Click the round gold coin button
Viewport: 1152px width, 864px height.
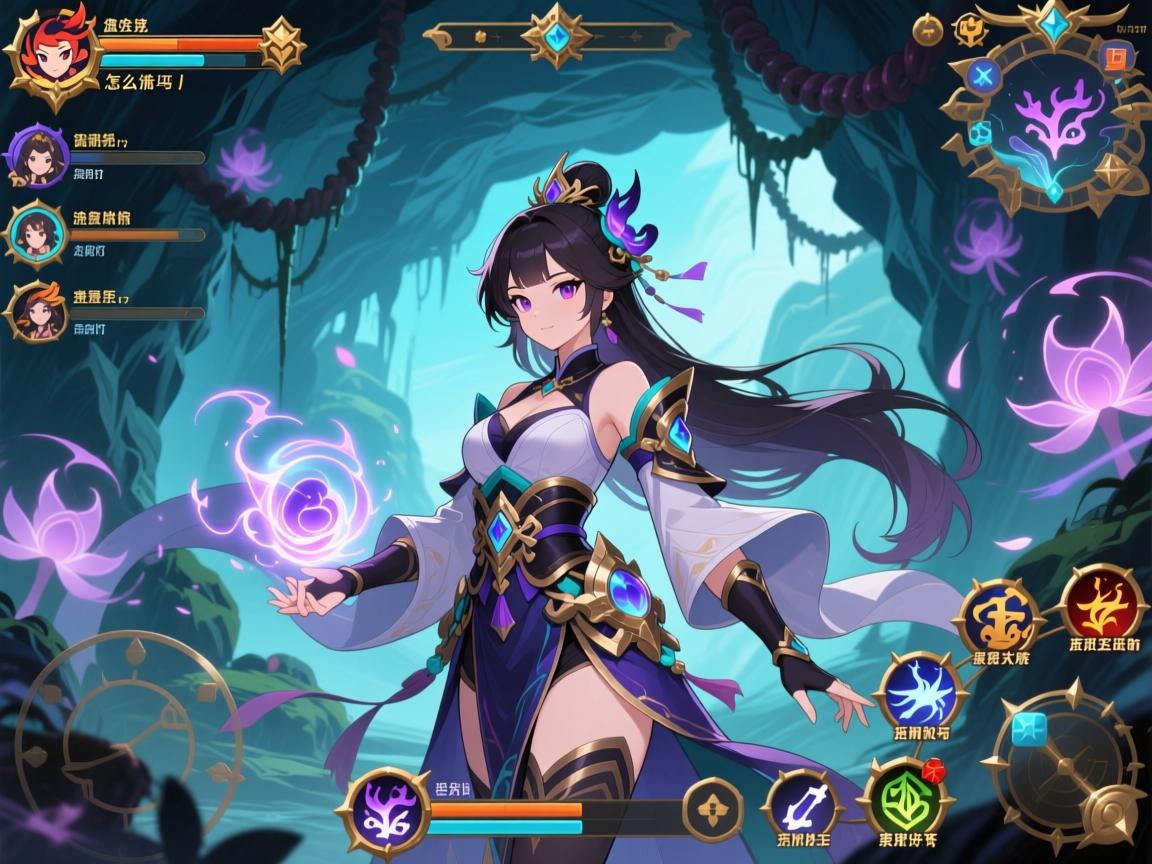pos(929,28)
